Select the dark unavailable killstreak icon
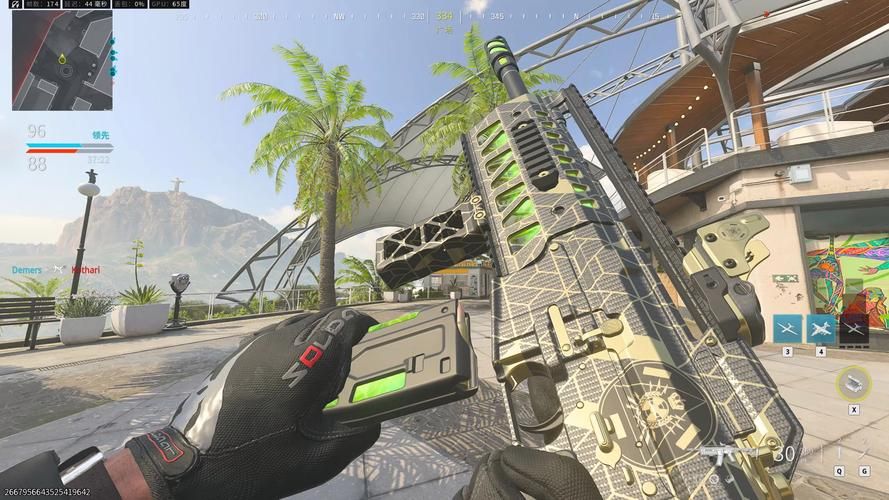889x500 pixels. (x=853, y=329)
